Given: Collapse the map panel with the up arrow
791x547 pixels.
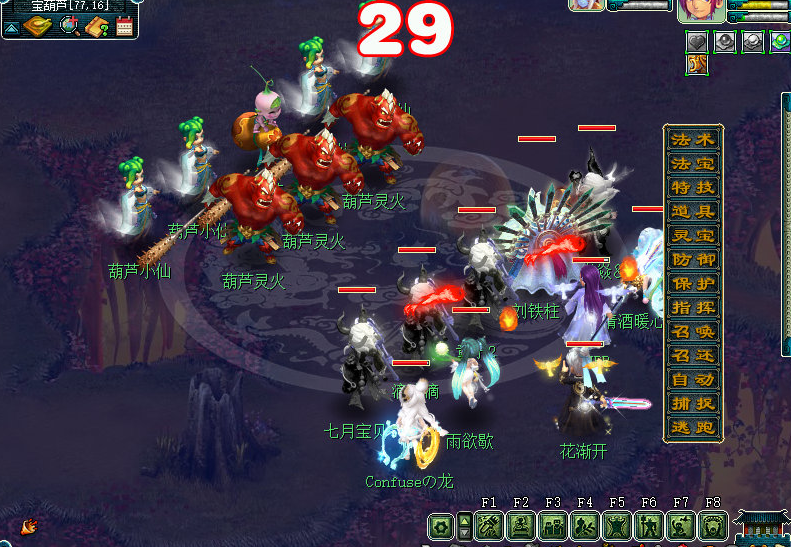Looking at the screenshot, I should coord(11,27).
